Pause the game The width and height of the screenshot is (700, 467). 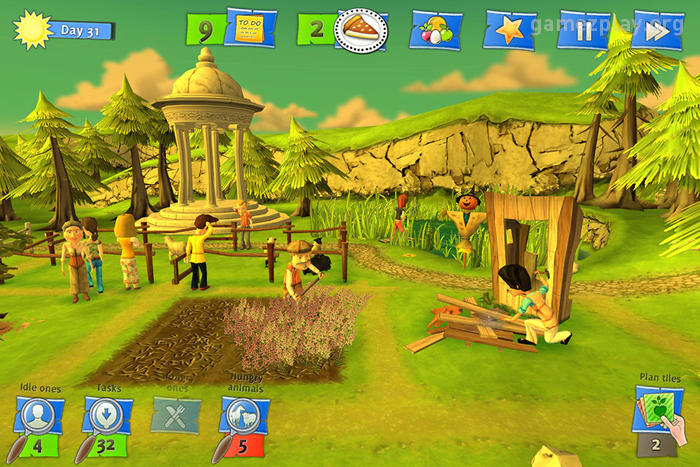click(x=584, y=30)
